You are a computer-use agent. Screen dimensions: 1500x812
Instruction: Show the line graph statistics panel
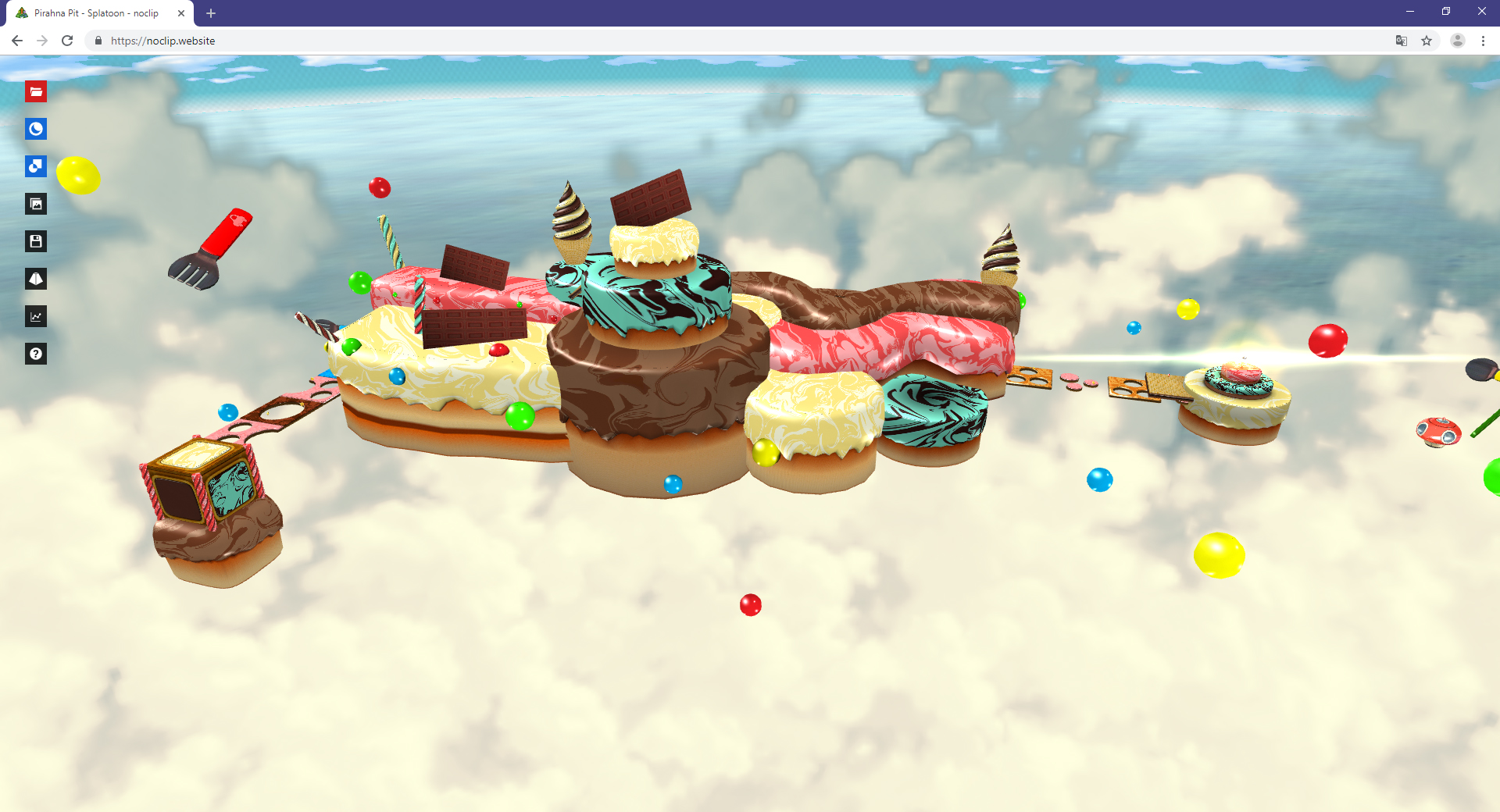tap(36, 316)
